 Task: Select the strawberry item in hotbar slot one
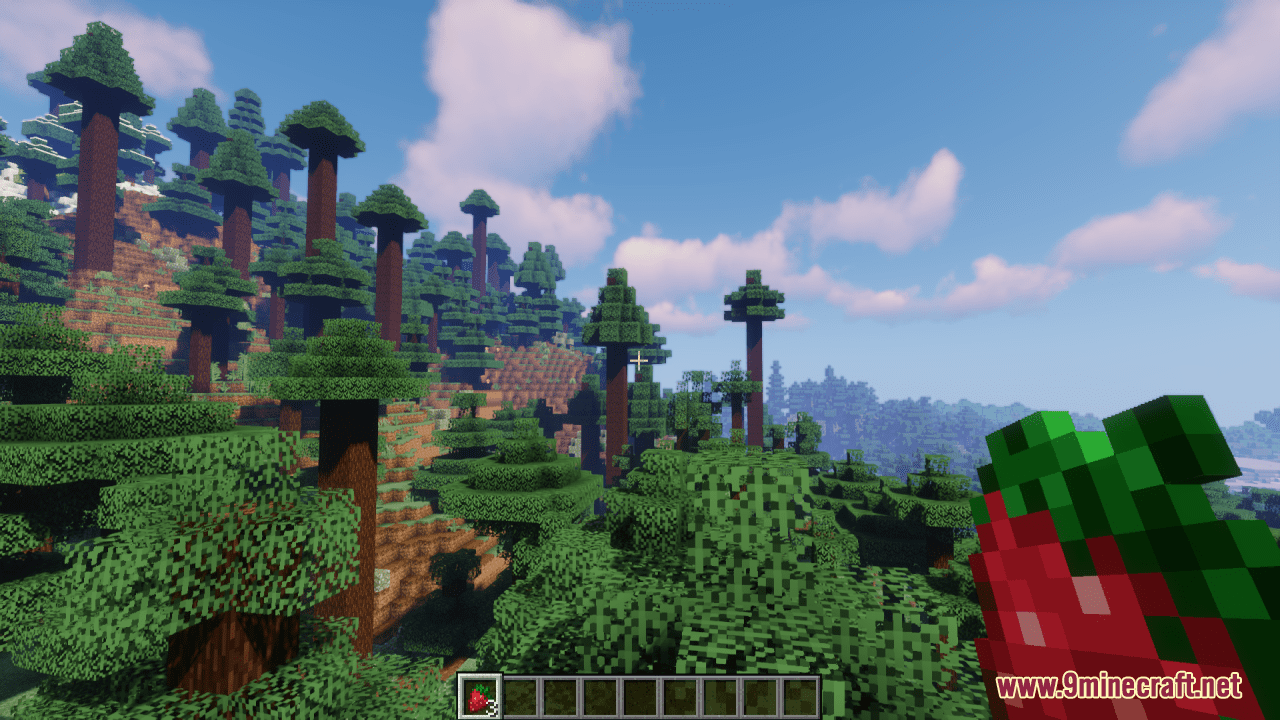[x=477, y=697]
